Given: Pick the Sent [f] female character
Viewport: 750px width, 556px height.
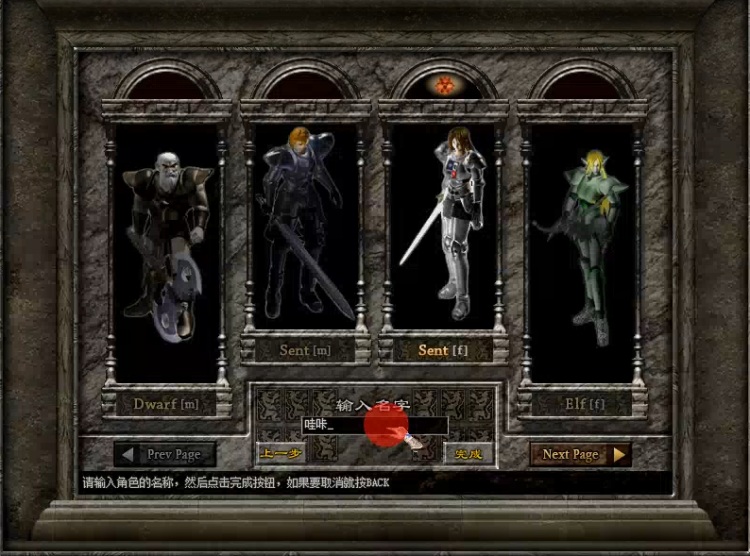Looking at the screenshot, I should tap(444, 225).
